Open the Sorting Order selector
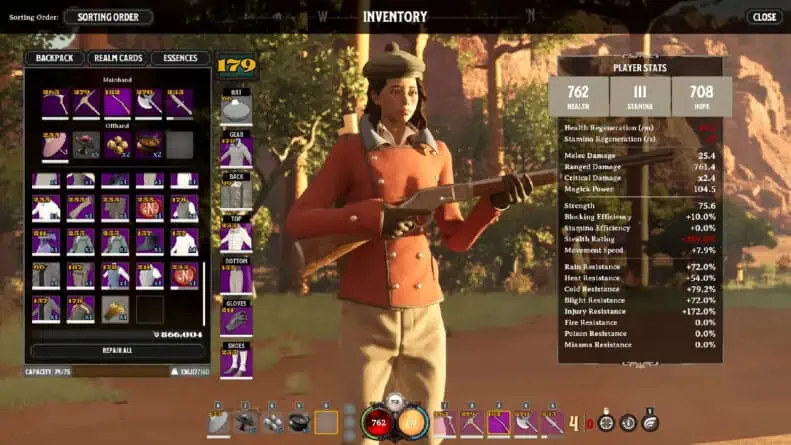 click(108, 17)
